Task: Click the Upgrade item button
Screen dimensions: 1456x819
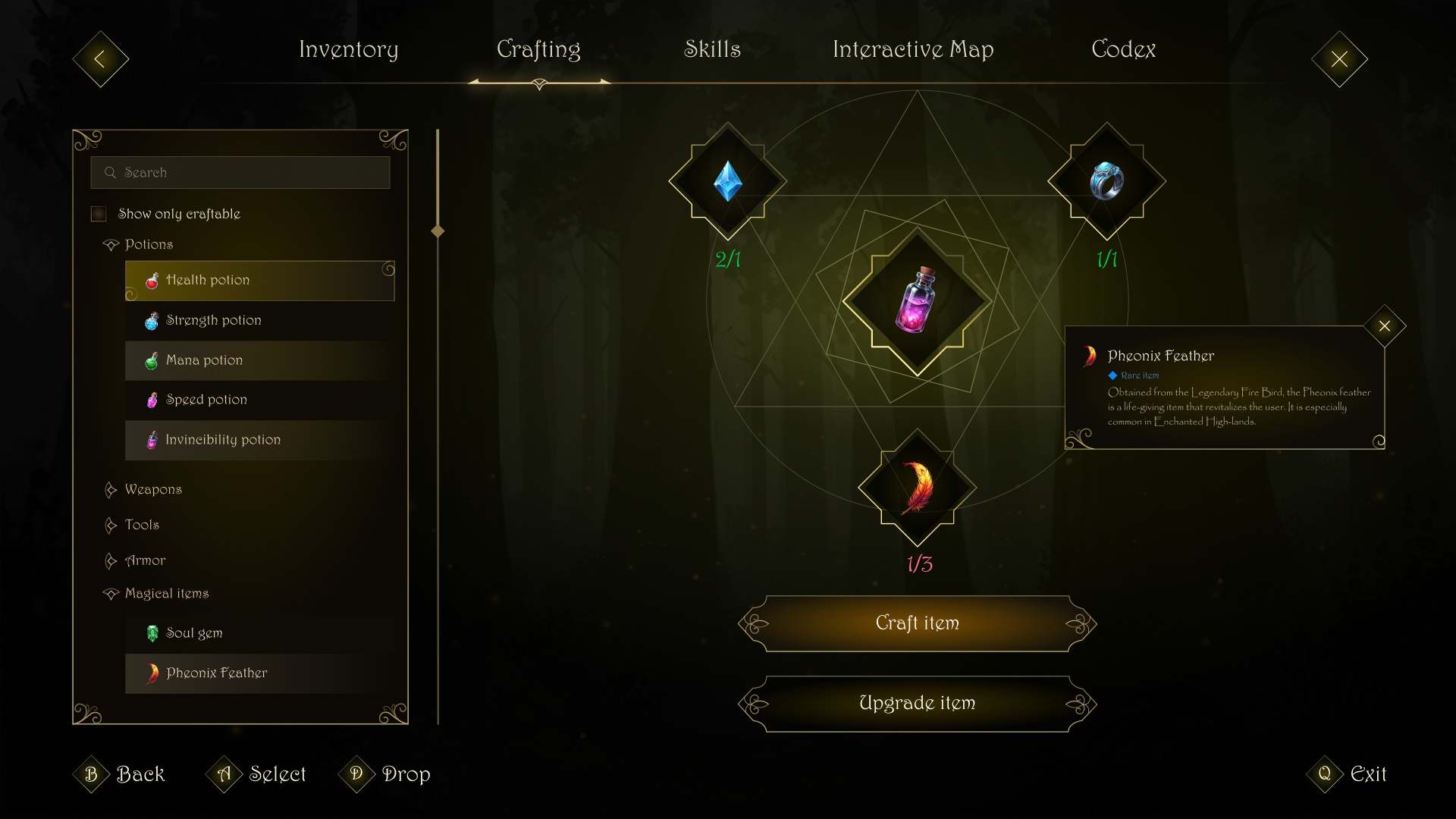Action: click(x=918, y=703)
